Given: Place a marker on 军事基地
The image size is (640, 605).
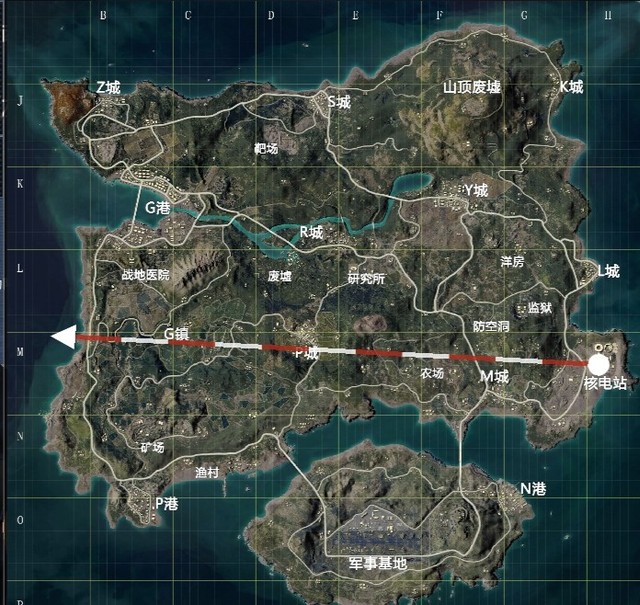Looking at the screenshot, I should (378, 564).
